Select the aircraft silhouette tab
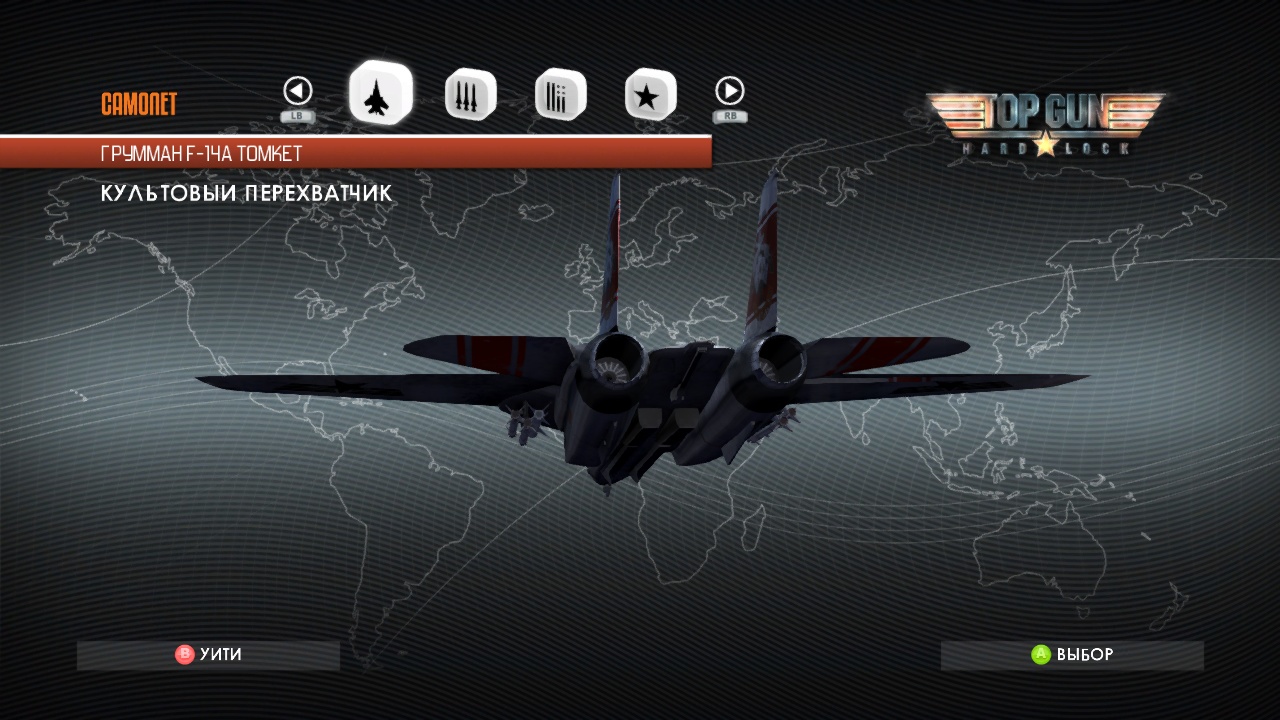1280x720 pixels. pyautogui.click(x=380, y=94)
